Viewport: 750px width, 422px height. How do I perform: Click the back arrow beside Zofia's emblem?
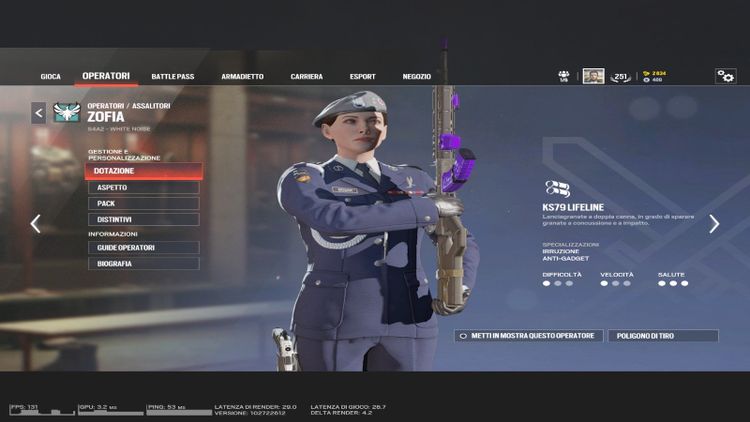[x=39, y=113]
